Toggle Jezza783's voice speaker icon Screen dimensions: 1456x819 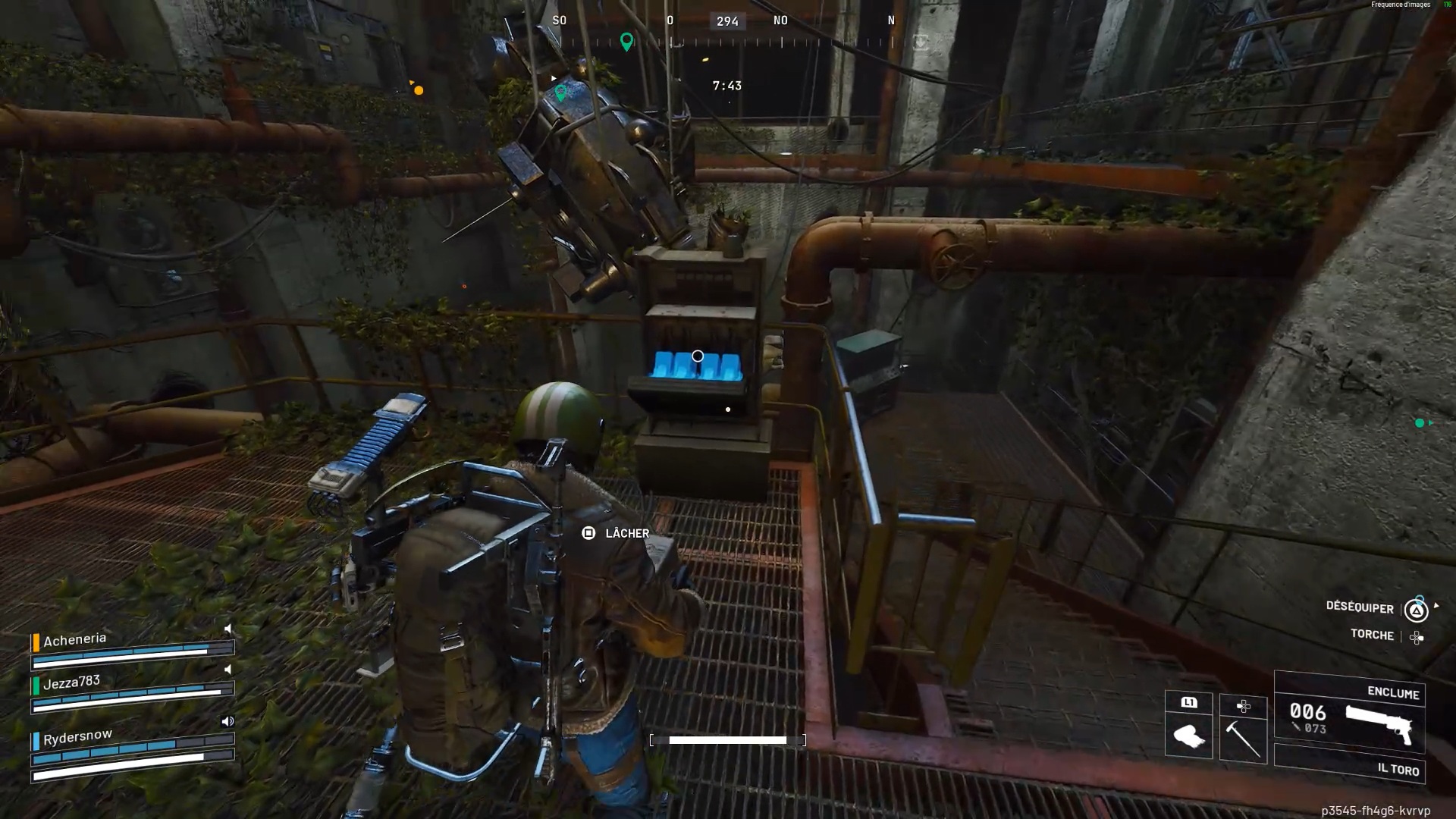tap(227, 670)
